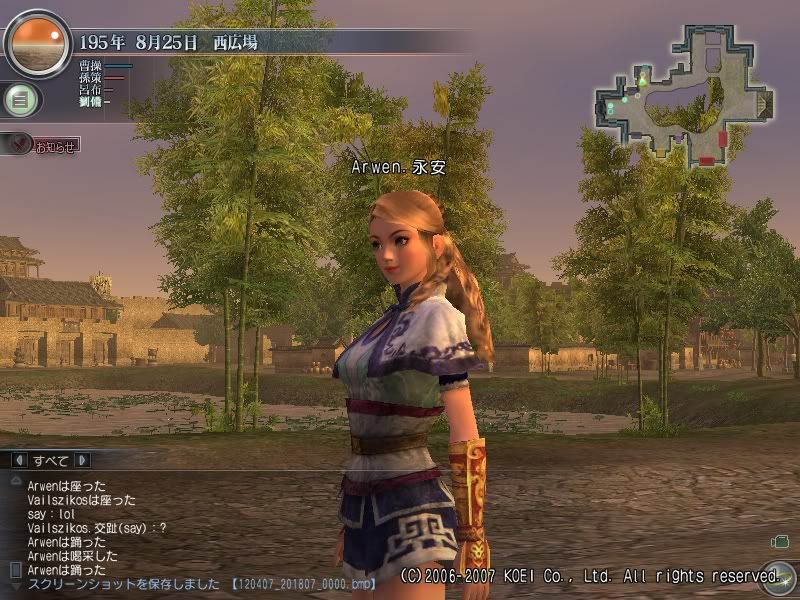The width and height of the screenshot is (800, 600).
Task: Switch chat channel with the left arrow
Action: (x=19, y=461)
